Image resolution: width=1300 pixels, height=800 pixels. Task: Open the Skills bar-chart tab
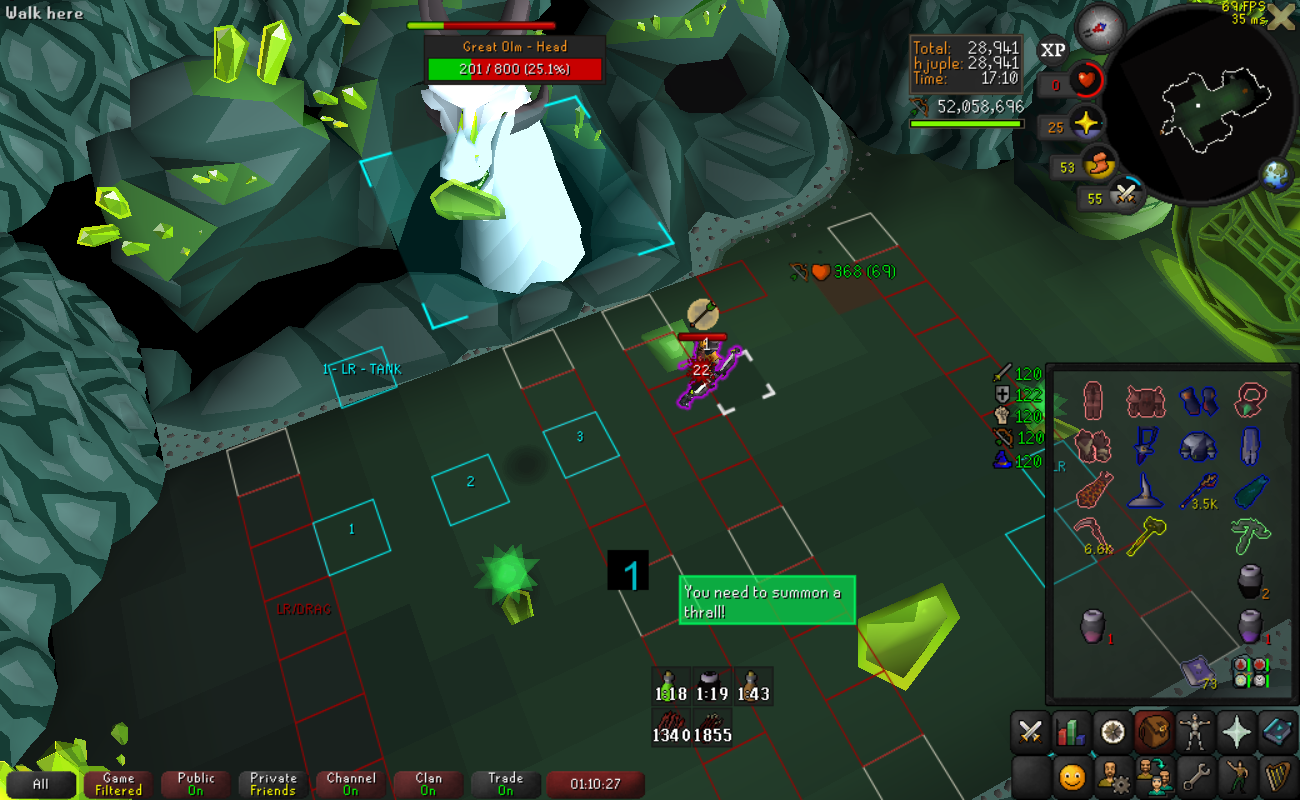click(1070, 733)
